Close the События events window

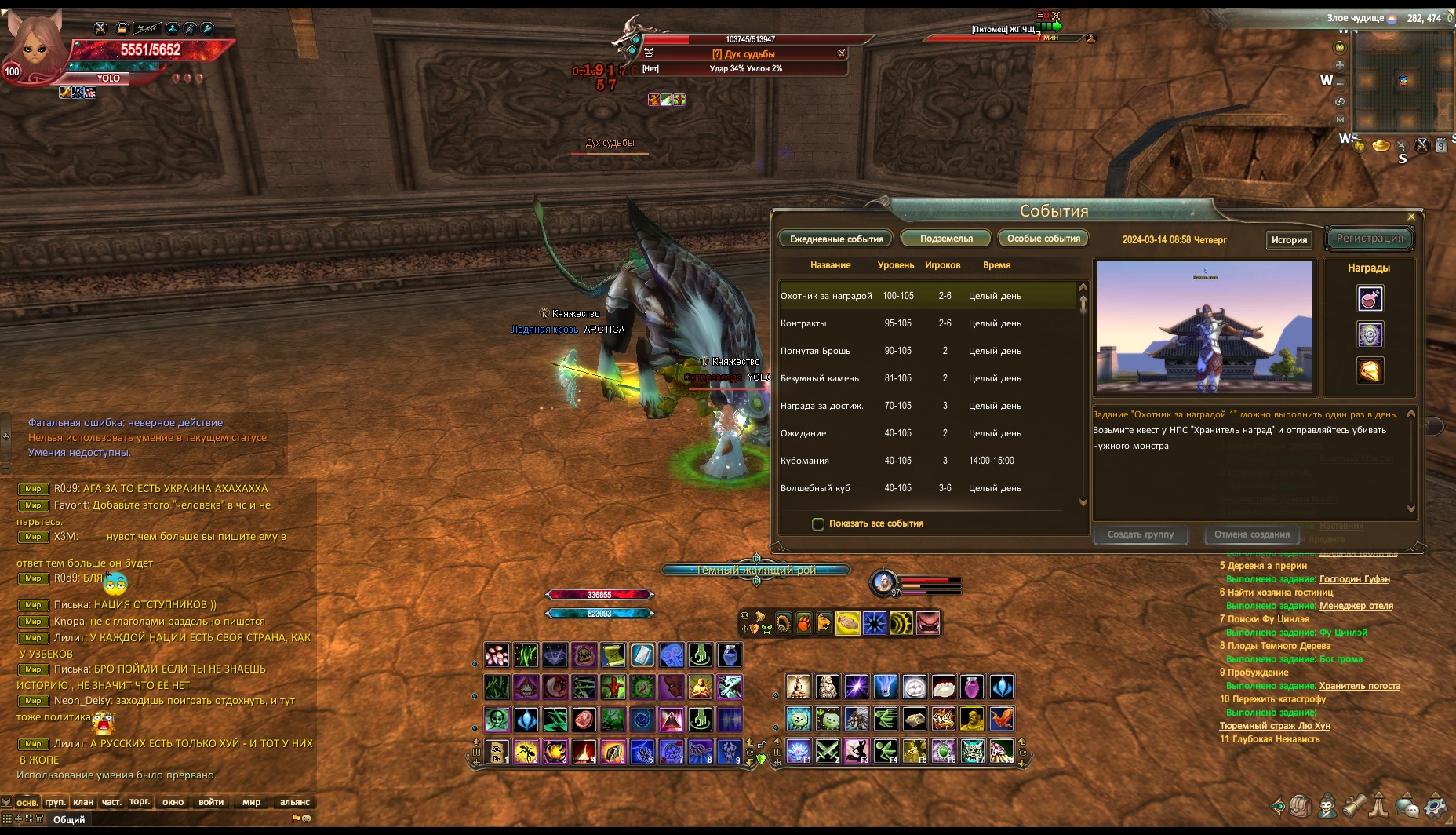click(1411, 217)
